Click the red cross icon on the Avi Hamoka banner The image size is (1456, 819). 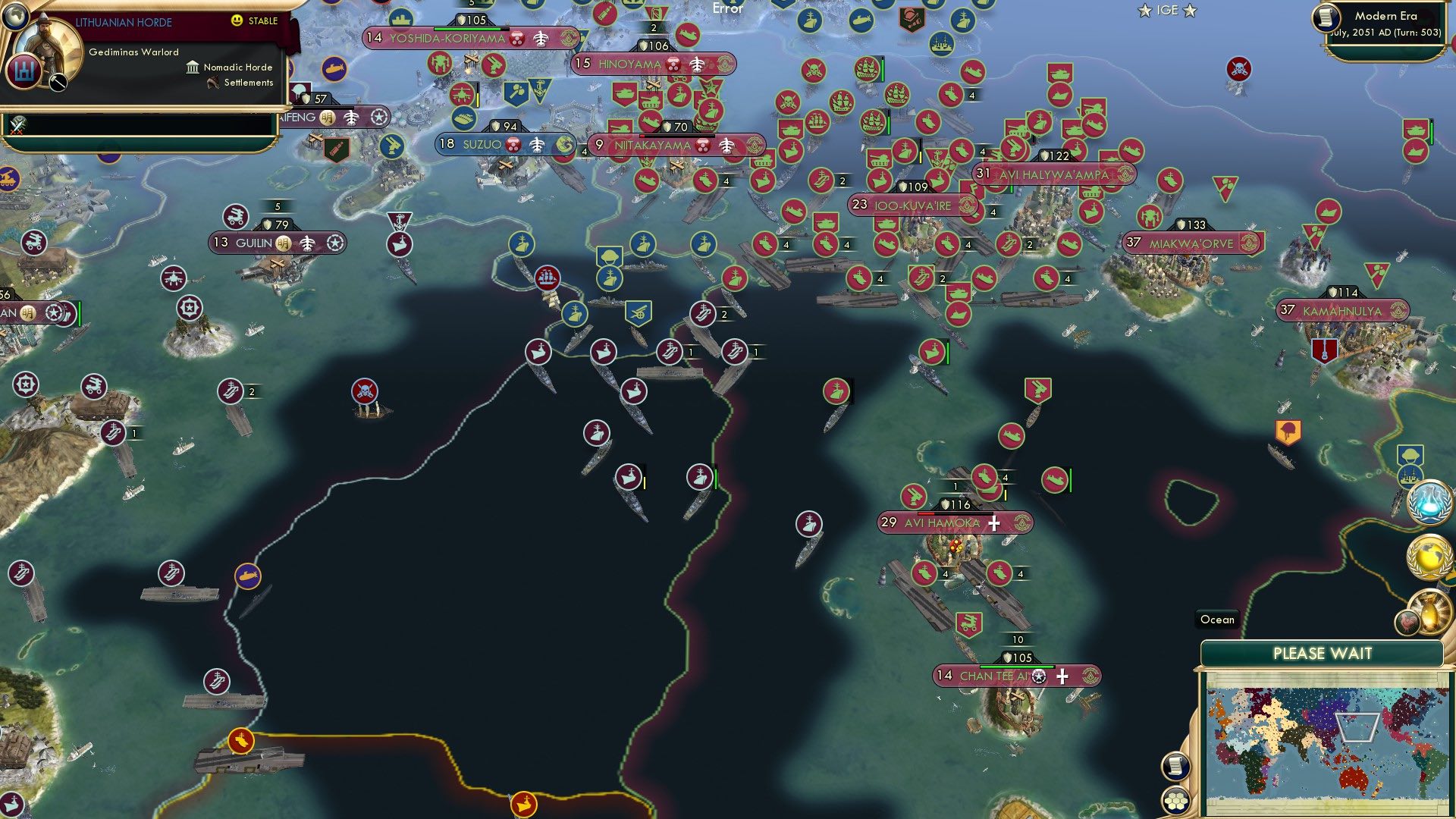(993, 522)
